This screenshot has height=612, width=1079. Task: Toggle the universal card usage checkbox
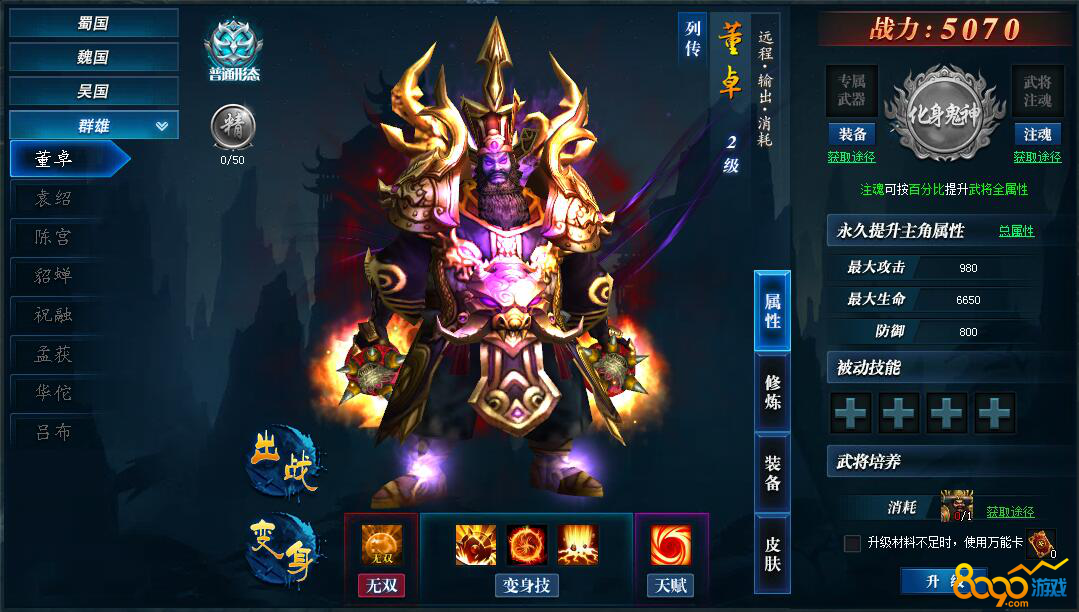click(x=852, y=543)
